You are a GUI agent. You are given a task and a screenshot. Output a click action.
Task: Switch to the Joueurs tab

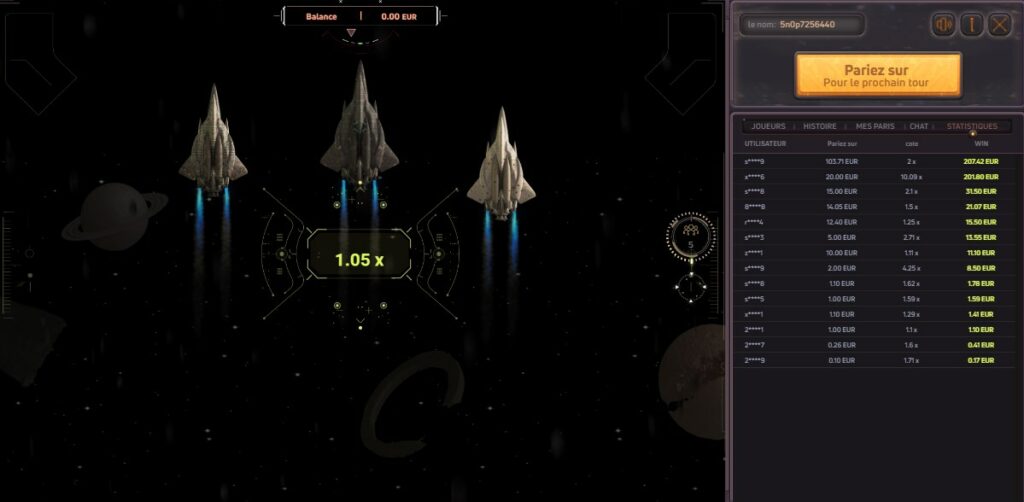(768, 127)
